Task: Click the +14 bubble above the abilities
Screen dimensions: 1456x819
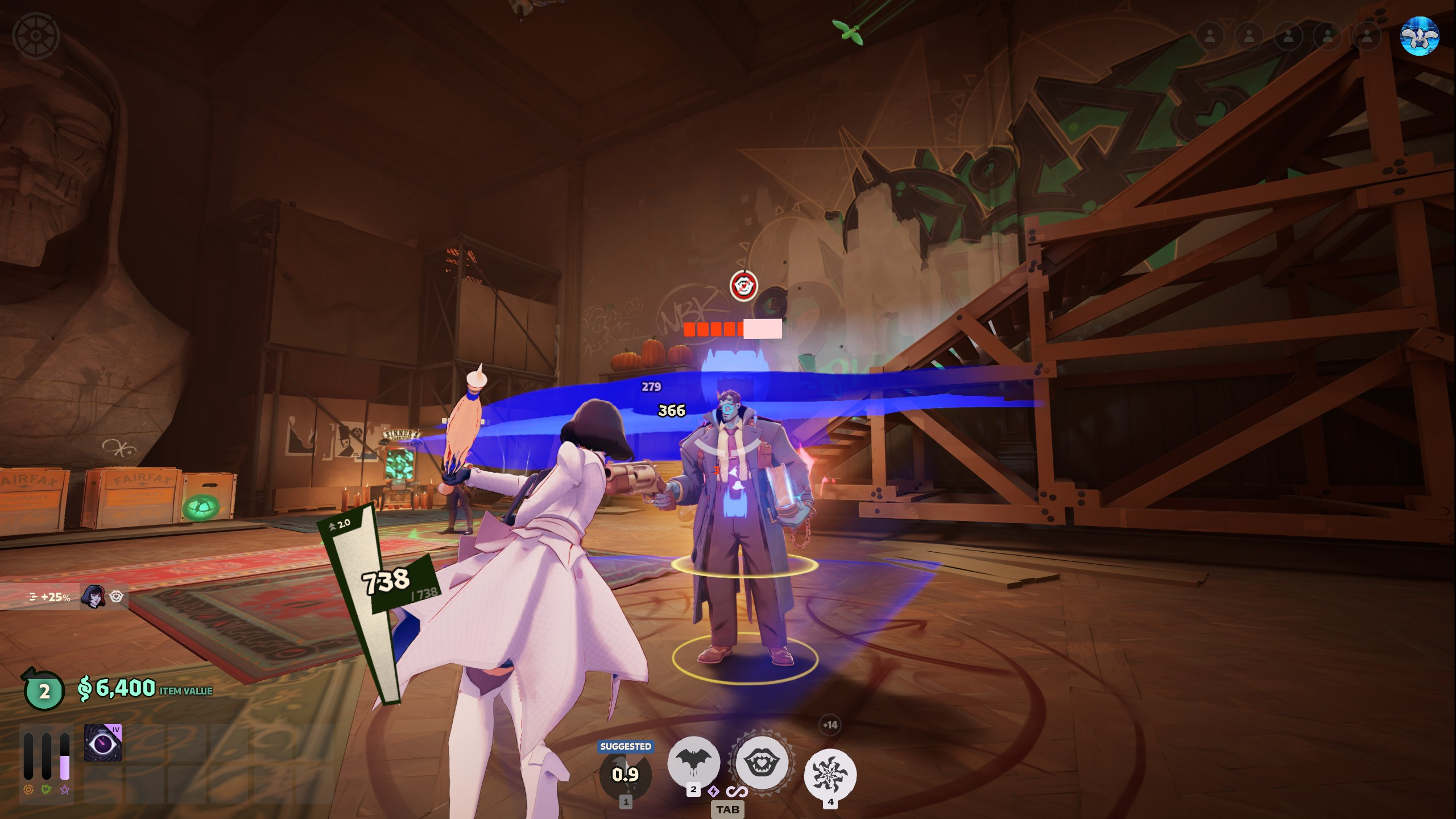Action: click(830, 725)
